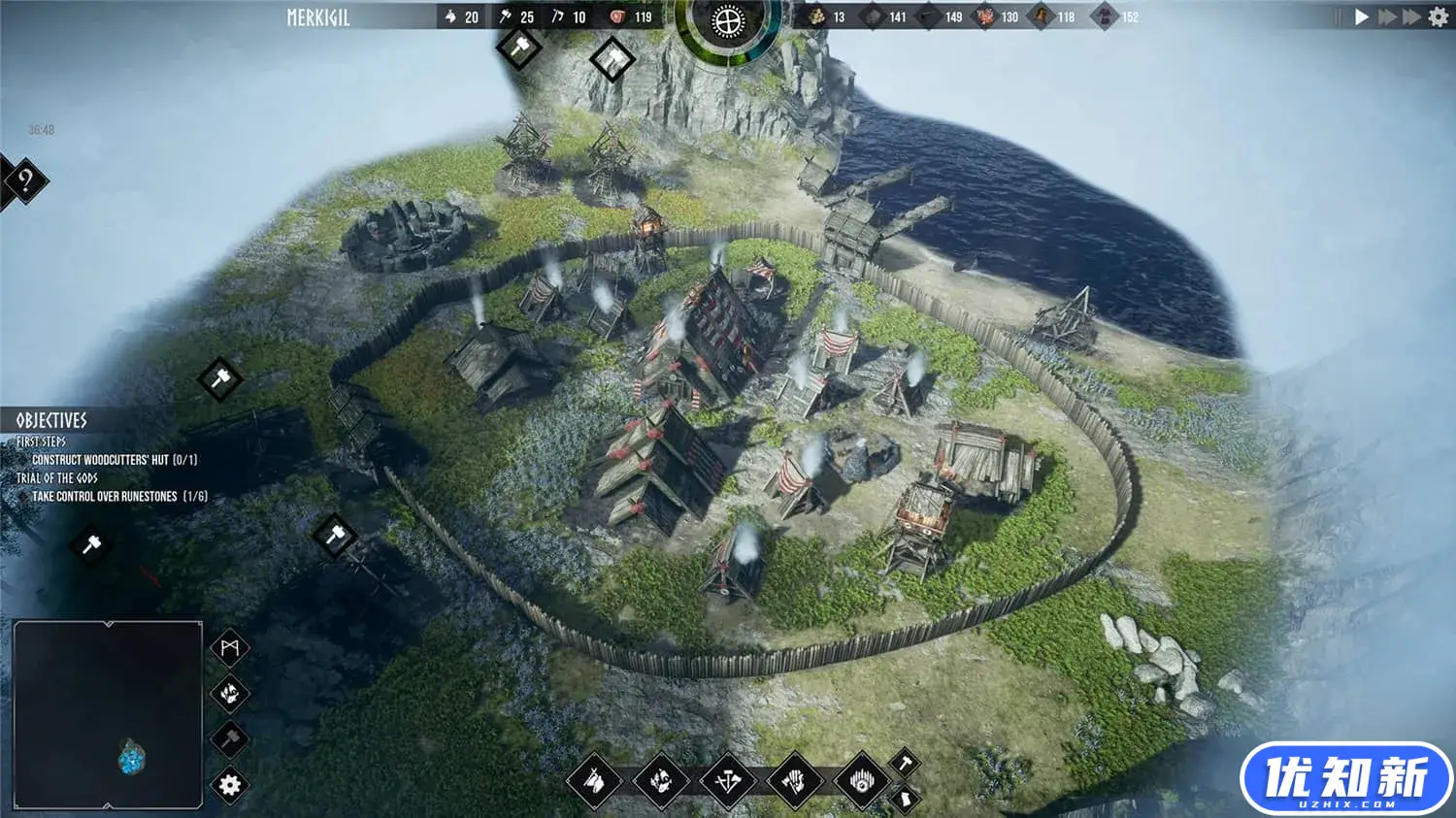Click the minimap panel
This screenshot has width=1456, height=818.
(108, 715)
